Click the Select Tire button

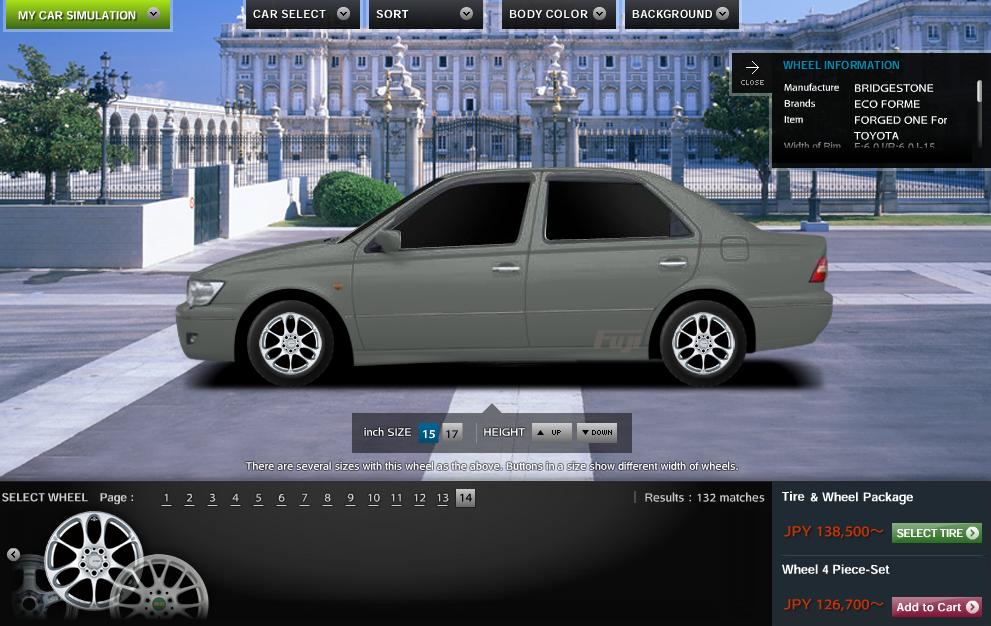[936, 533]
